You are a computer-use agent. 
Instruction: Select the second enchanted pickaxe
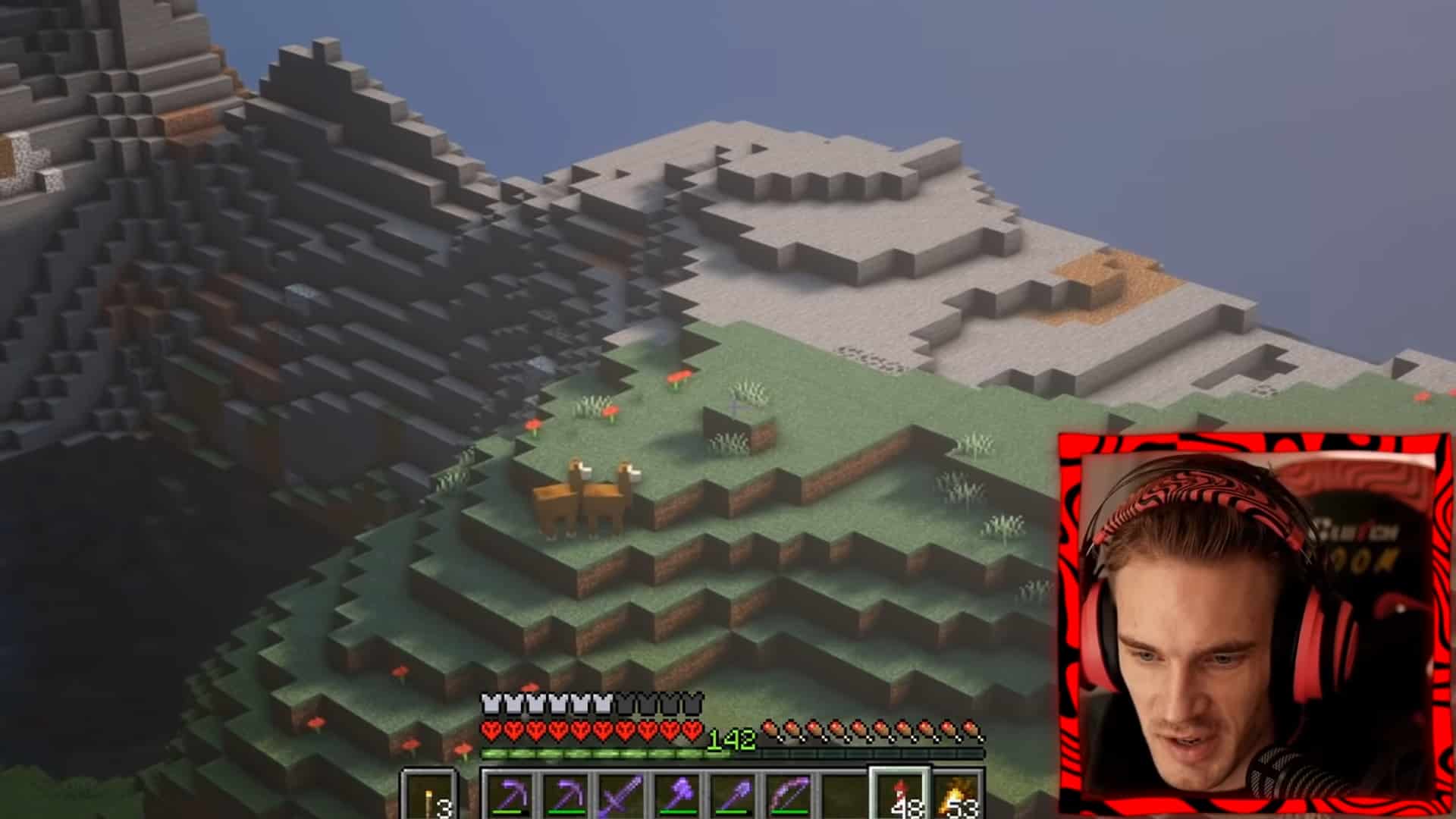(x=567, y=796)
